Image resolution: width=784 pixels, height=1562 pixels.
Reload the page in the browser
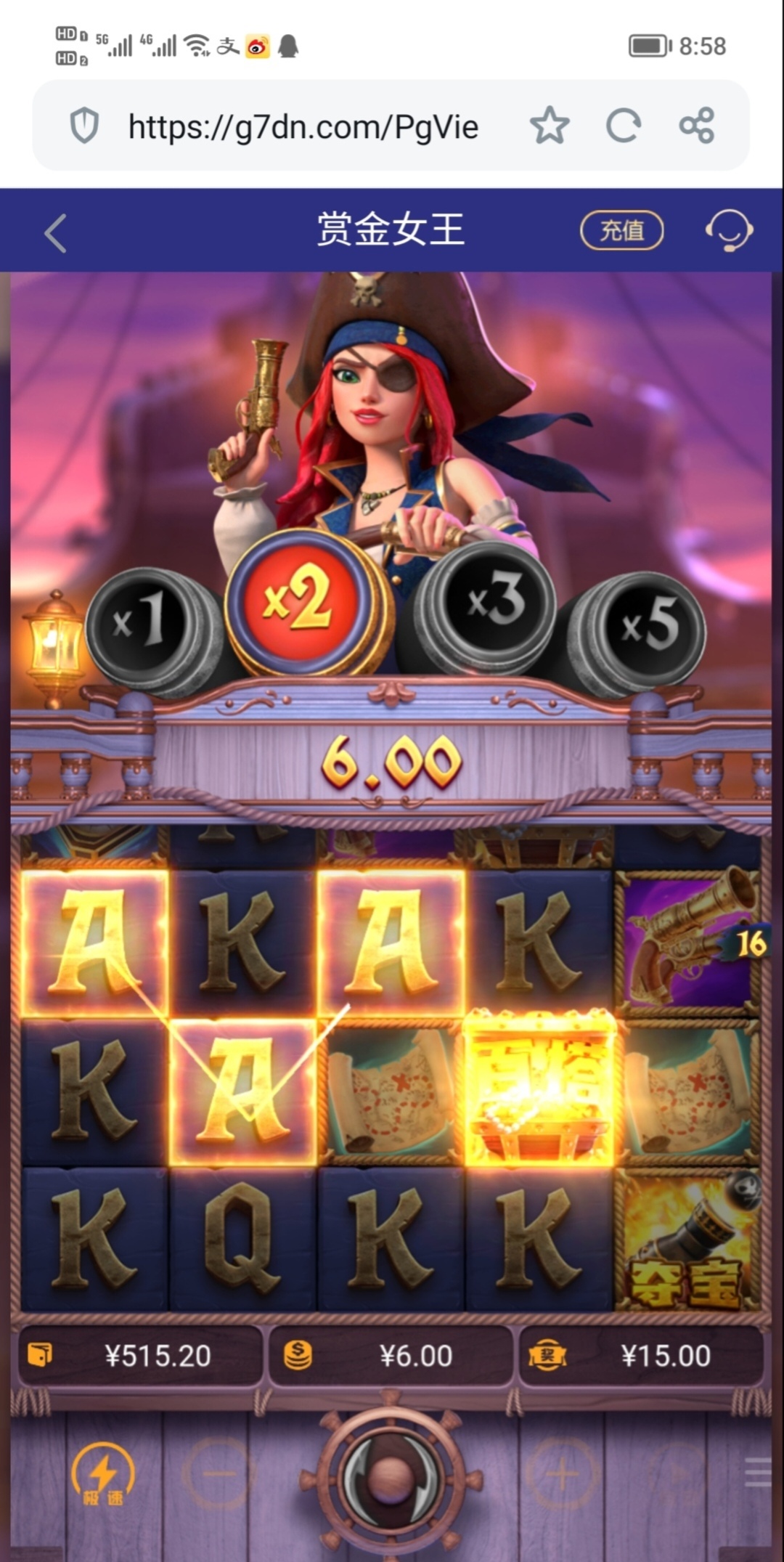(623, 126)
